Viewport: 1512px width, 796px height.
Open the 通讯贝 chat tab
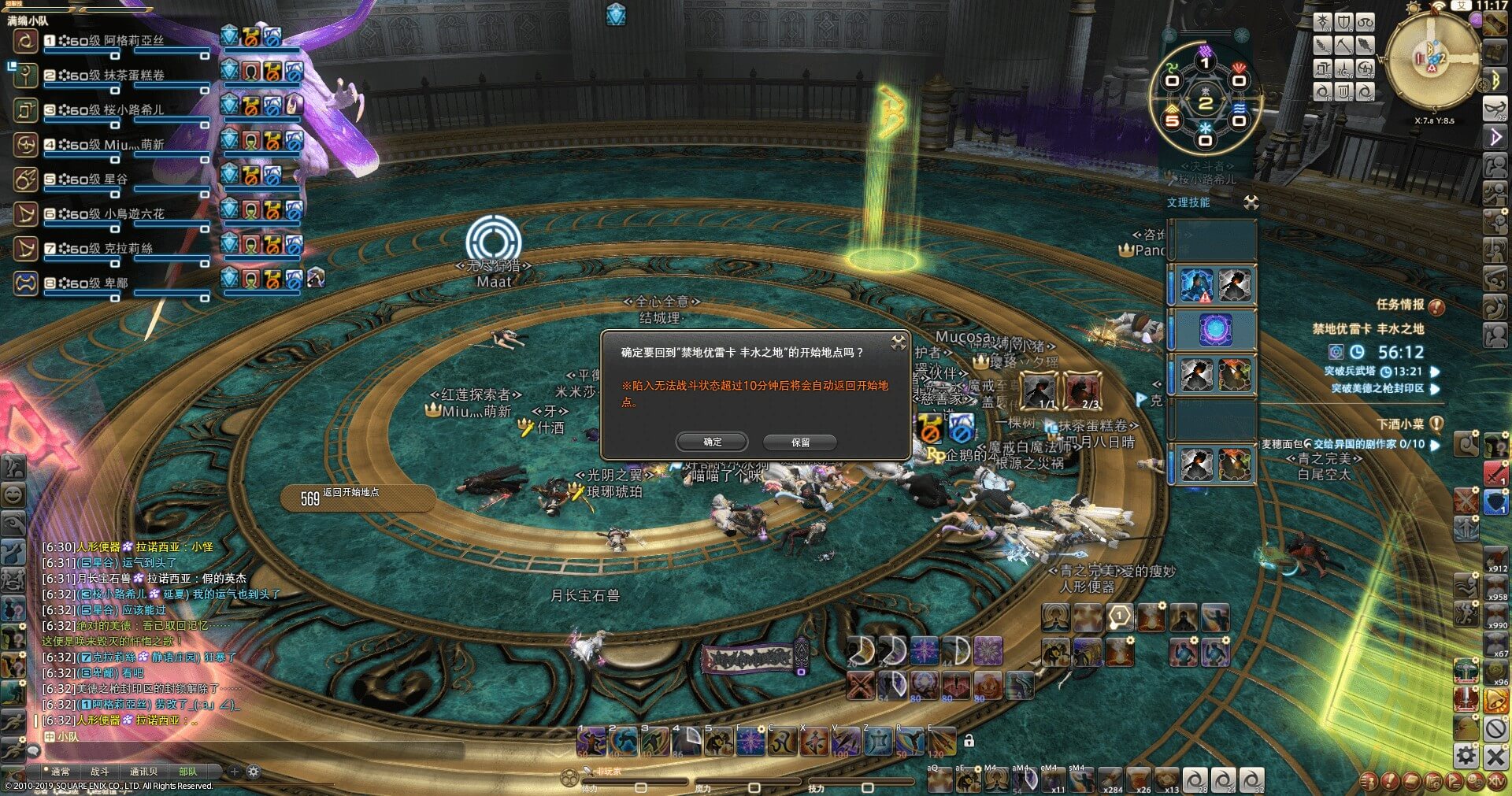(143, 772)
